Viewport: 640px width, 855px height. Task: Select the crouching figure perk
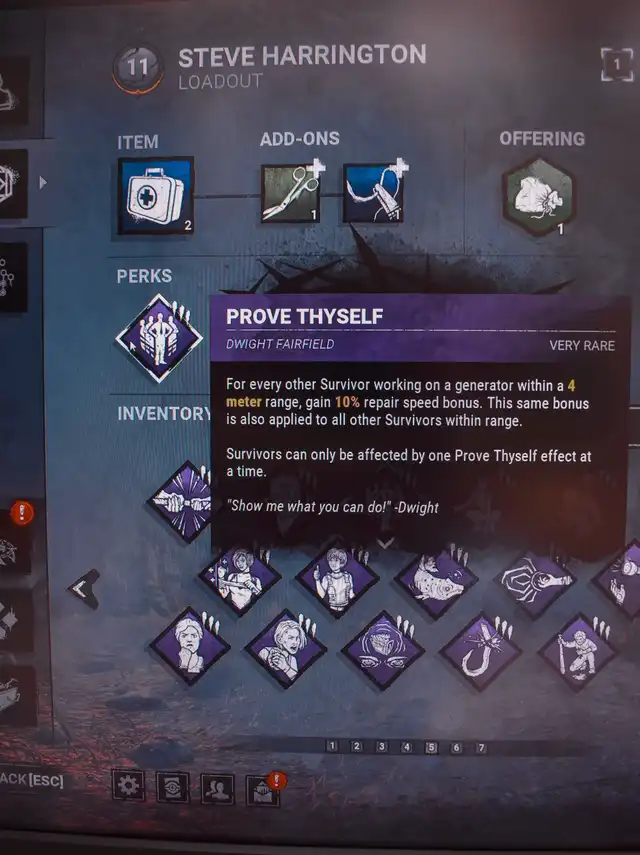click(x=579, y=652)
